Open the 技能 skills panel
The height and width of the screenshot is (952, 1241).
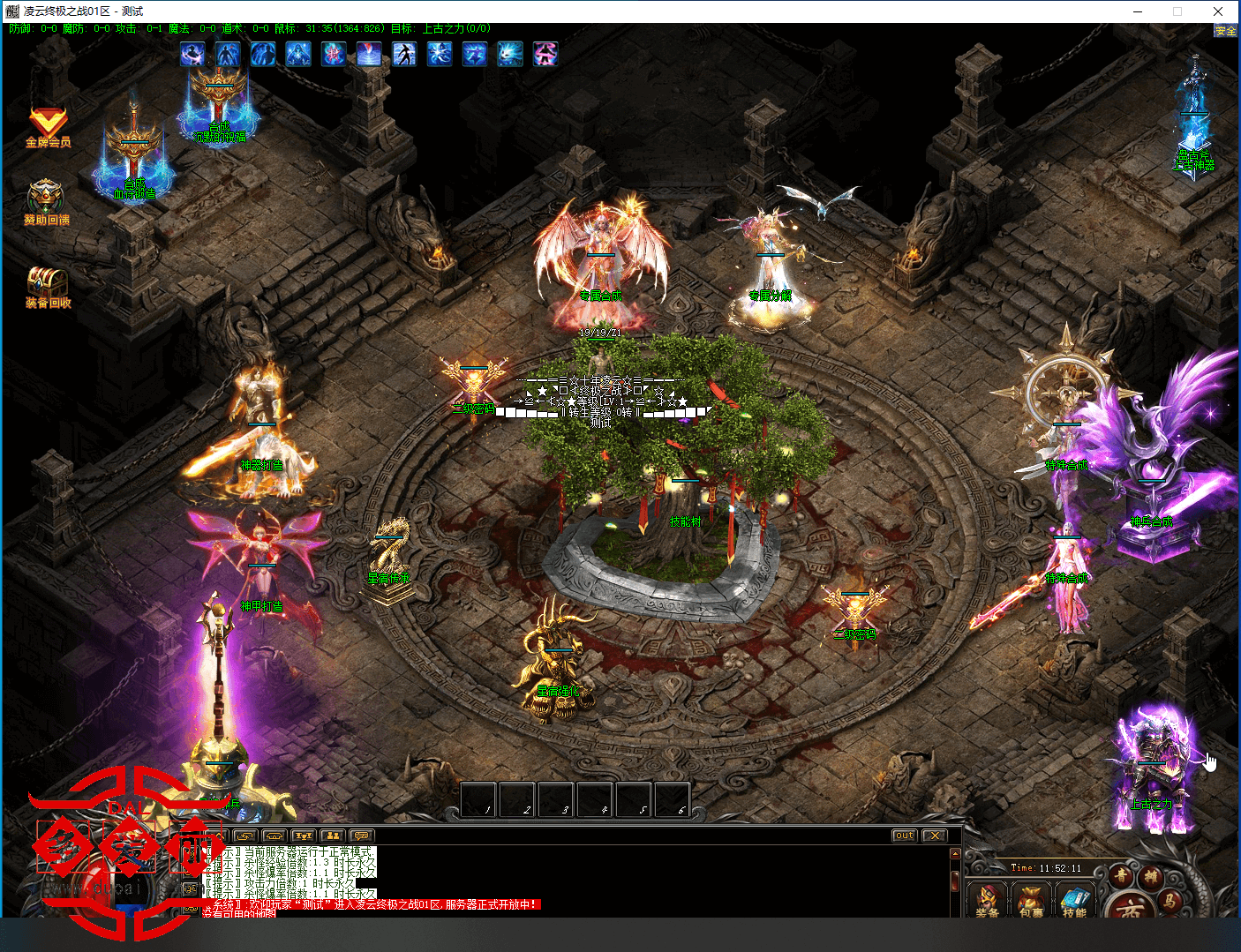tap(1074, 900)
